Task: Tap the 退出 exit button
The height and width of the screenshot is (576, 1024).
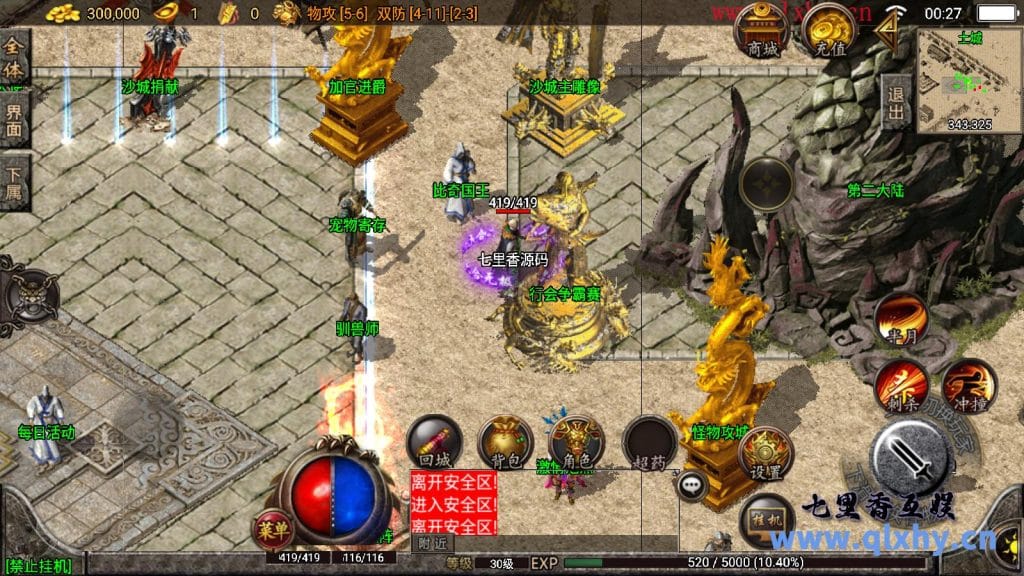Action: 897,101
